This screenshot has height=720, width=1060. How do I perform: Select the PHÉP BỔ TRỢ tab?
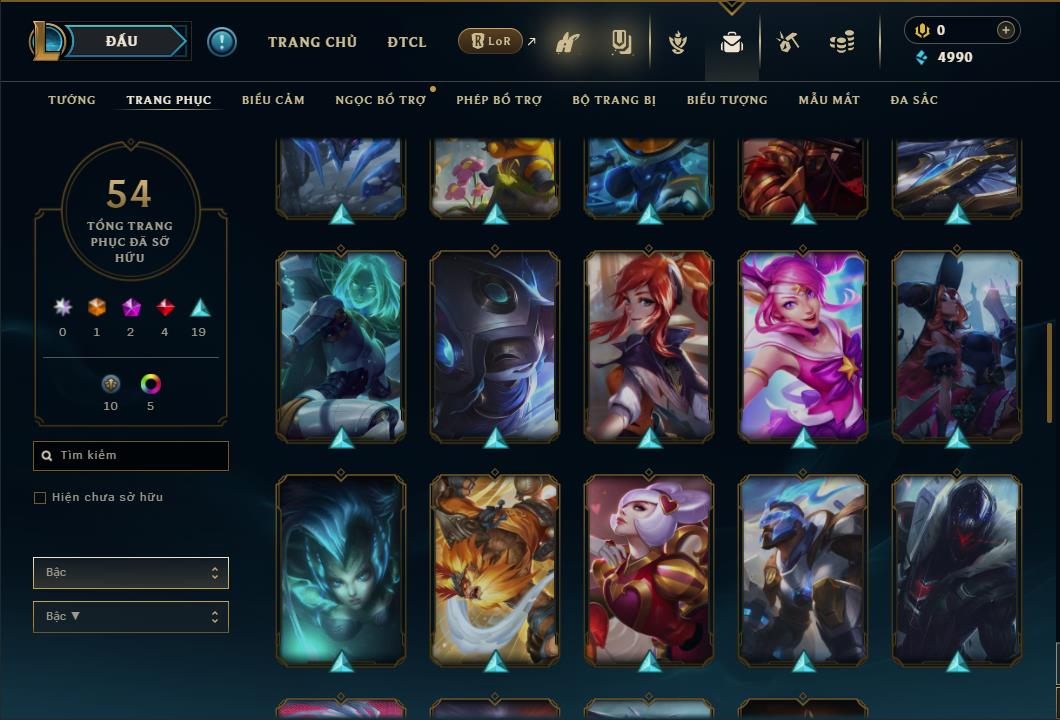[499, 100]
